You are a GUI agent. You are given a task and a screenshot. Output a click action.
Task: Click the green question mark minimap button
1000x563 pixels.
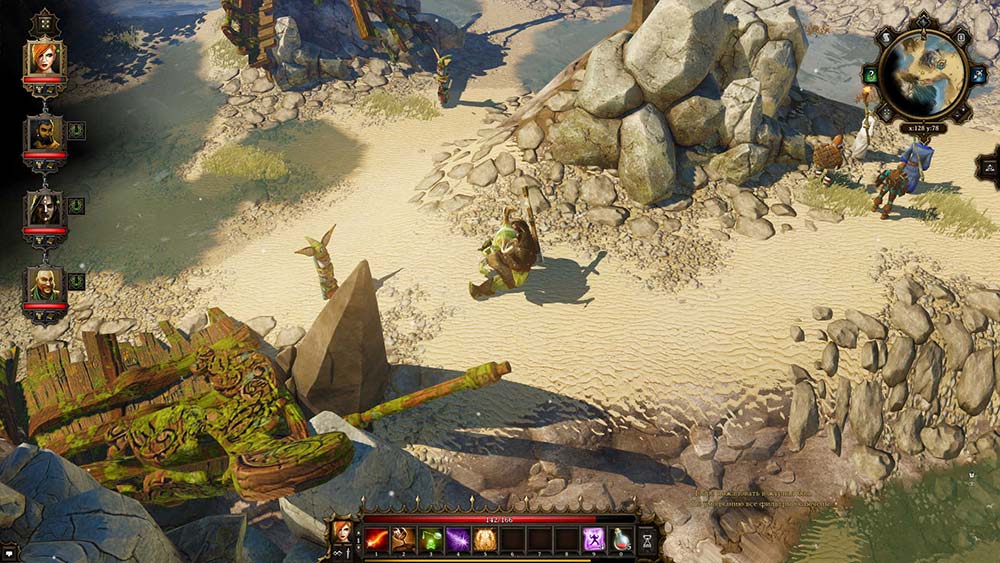pyautogui.click(x=871, y=74)
